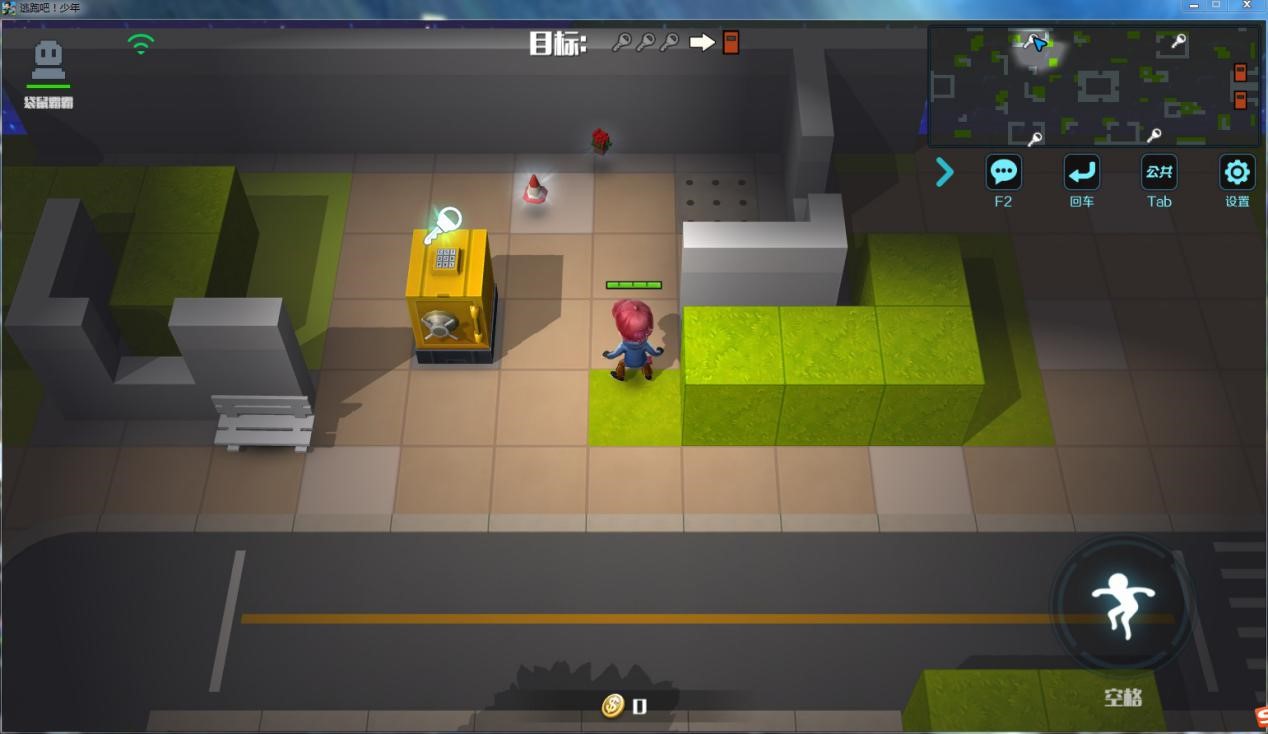
Task: Click the 目标 keys objective tracker
Action: 634,43
